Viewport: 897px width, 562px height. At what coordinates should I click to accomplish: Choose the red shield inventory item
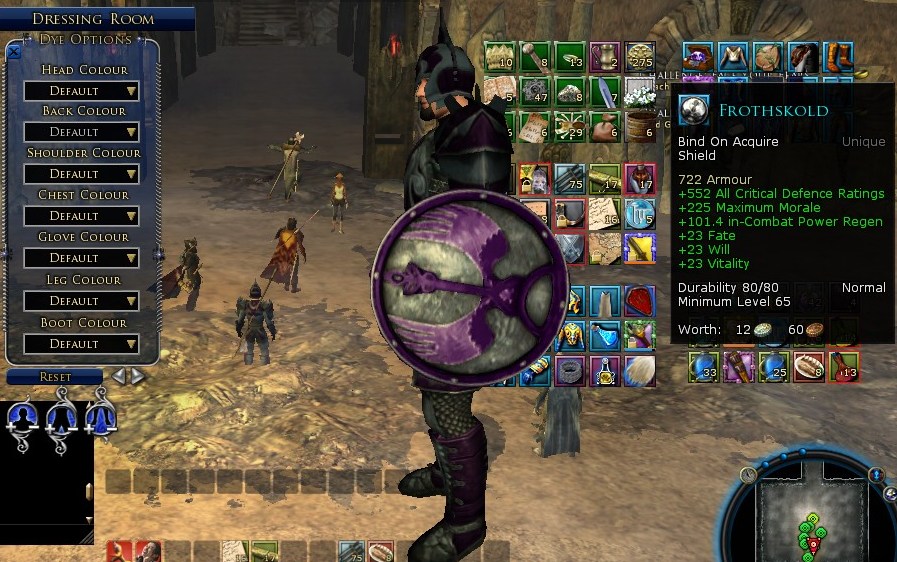(x=640, y=300)
